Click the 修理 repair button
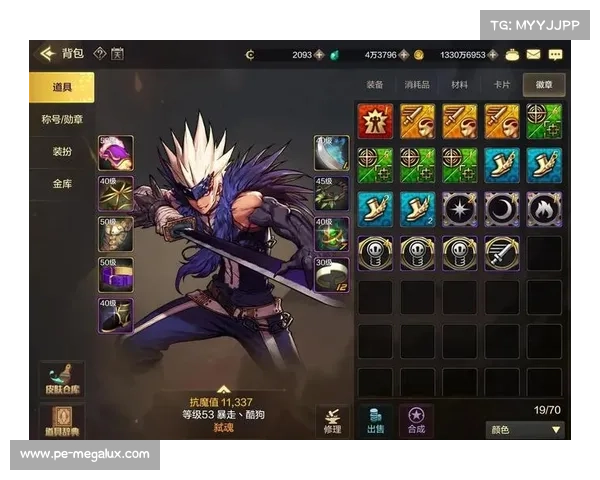This screenshot has height=480, width=600. (332, 421)
